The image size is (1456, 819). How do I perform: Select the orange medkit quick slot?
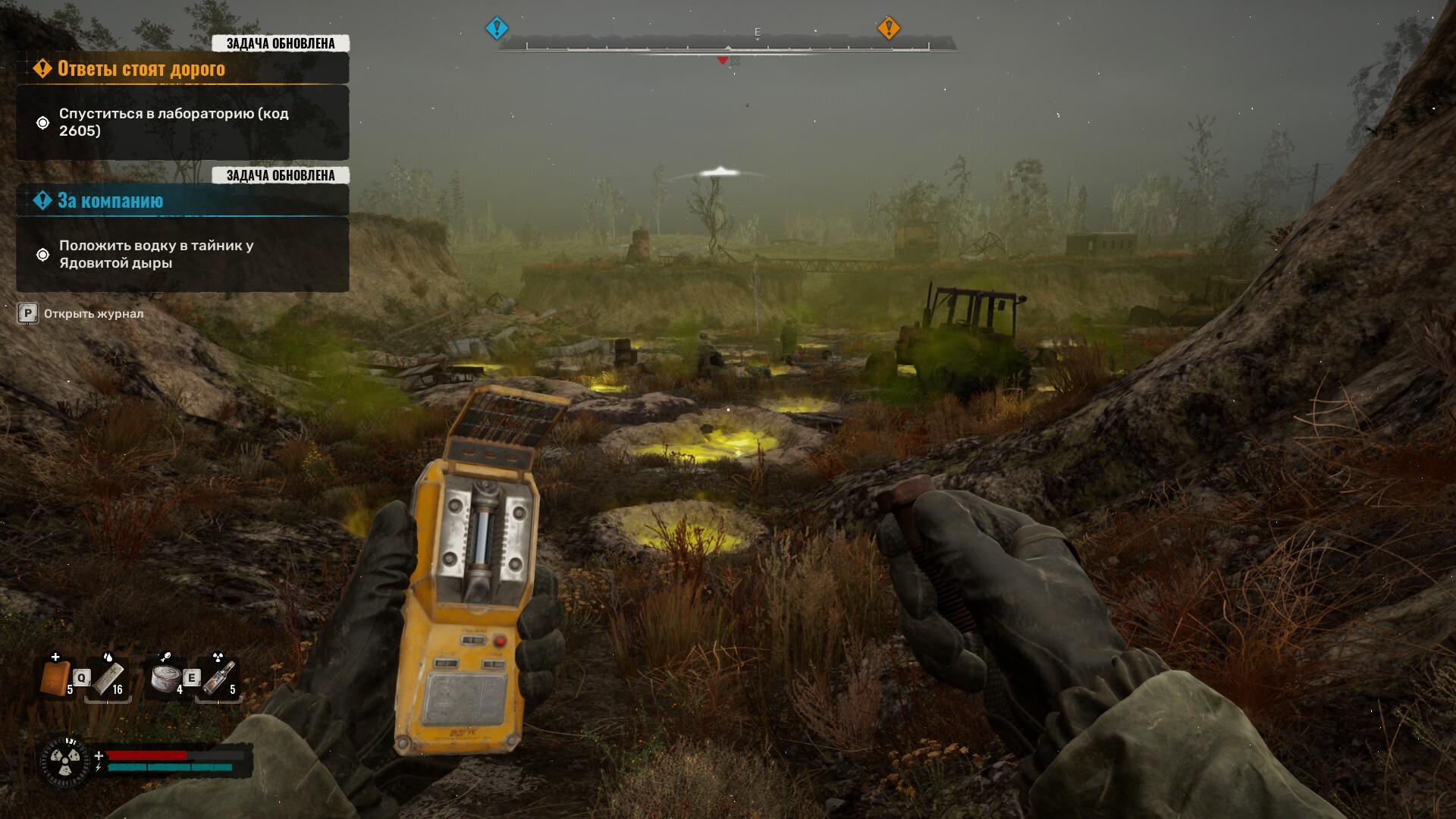55,677
